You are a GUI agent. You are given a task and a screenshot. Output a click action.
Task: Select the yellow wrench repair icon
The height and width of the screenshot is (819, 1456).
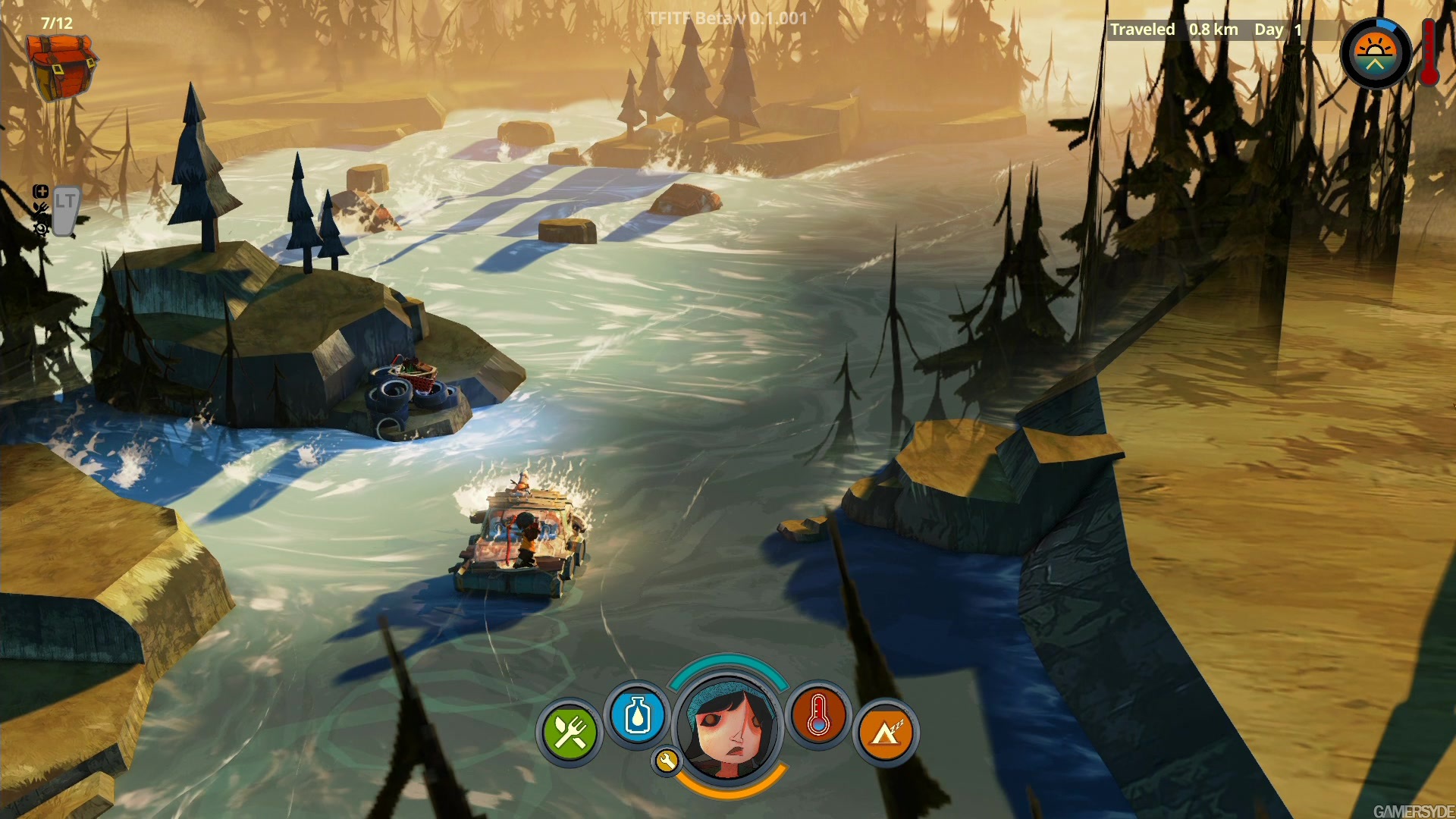point(667,761)
